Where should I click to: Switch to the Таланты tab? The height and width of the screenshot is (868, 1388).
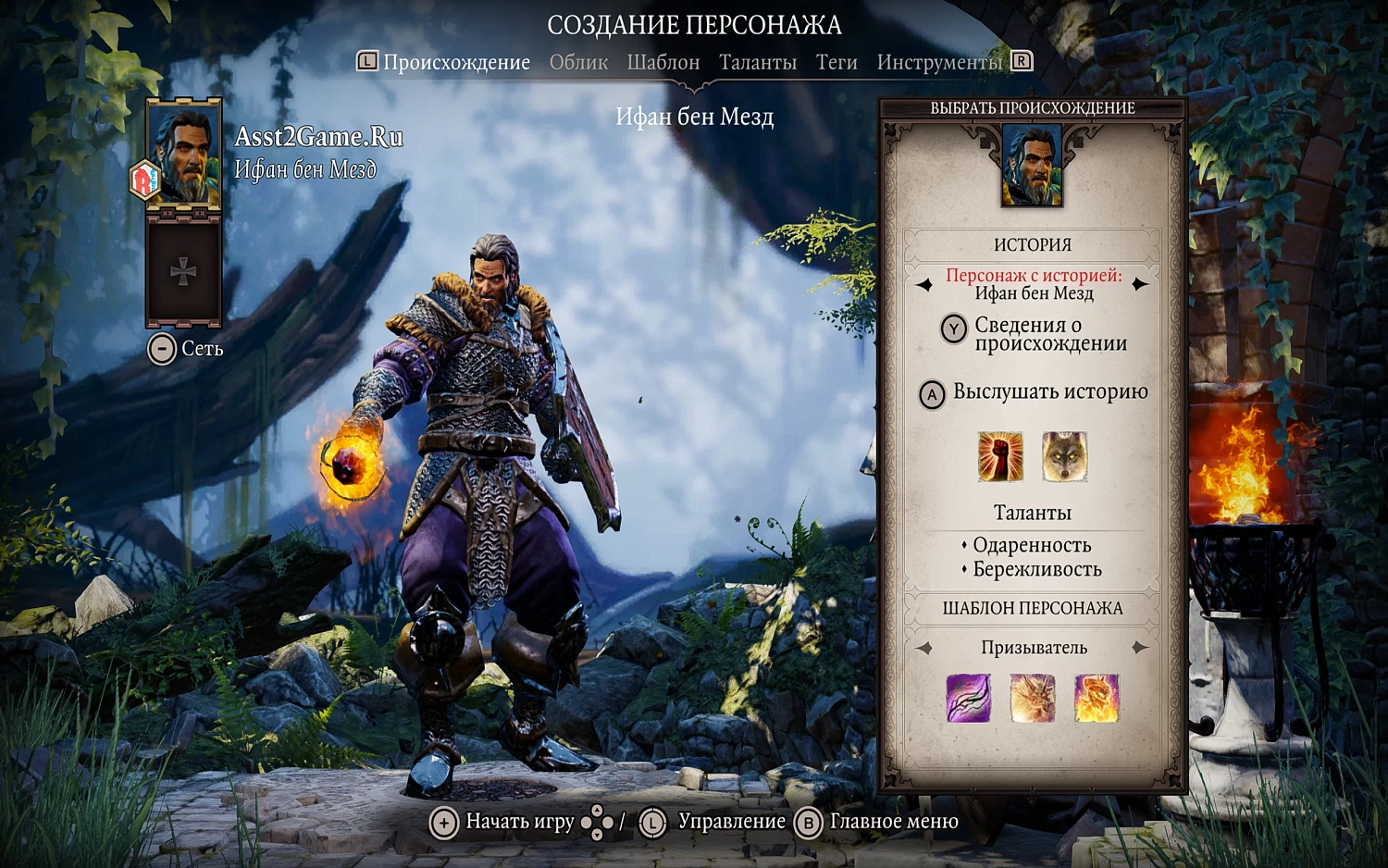[x=758, y=62]
